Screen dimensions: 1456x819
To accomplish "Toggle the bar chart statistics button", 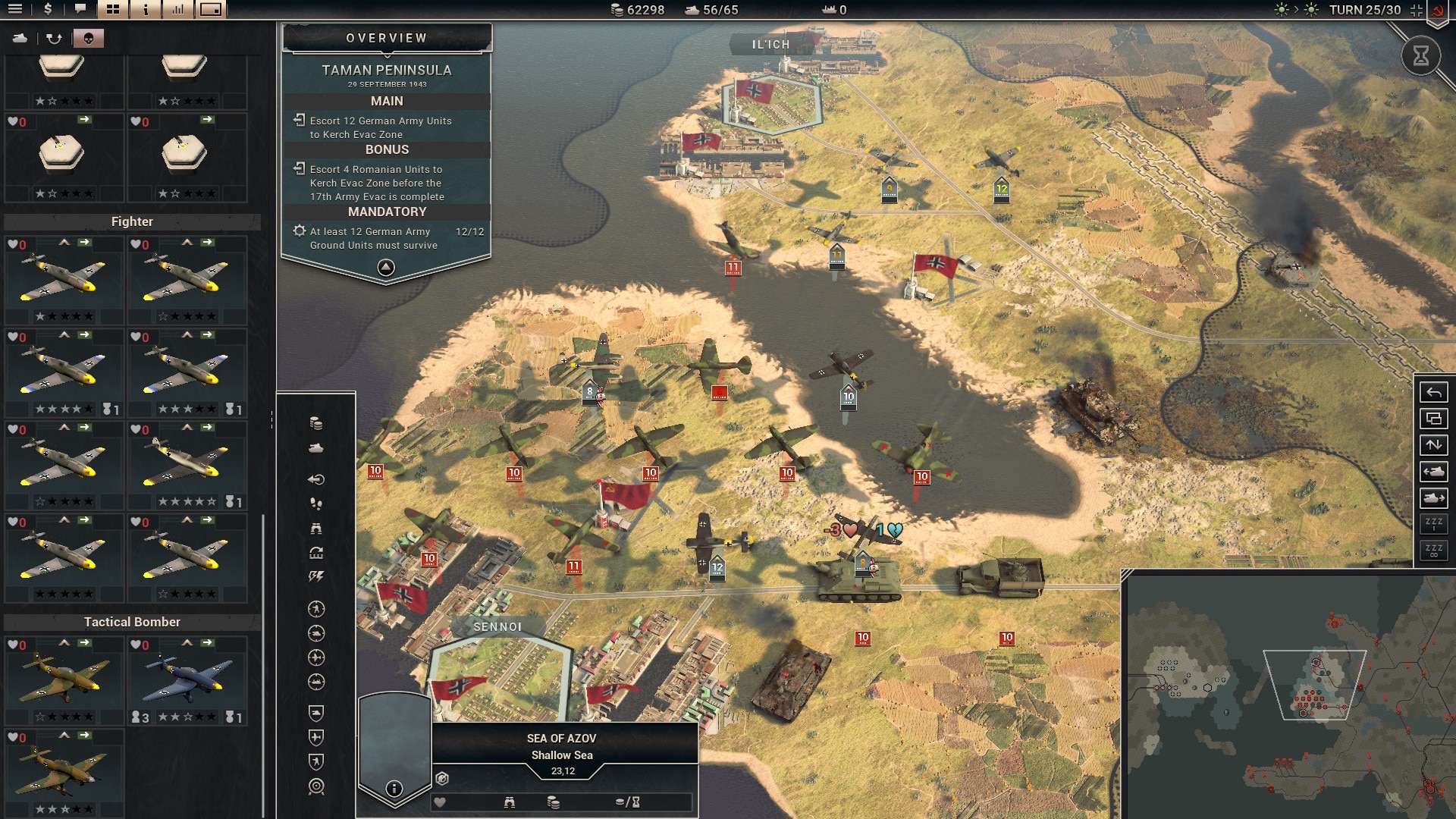I will click(178, 9).
